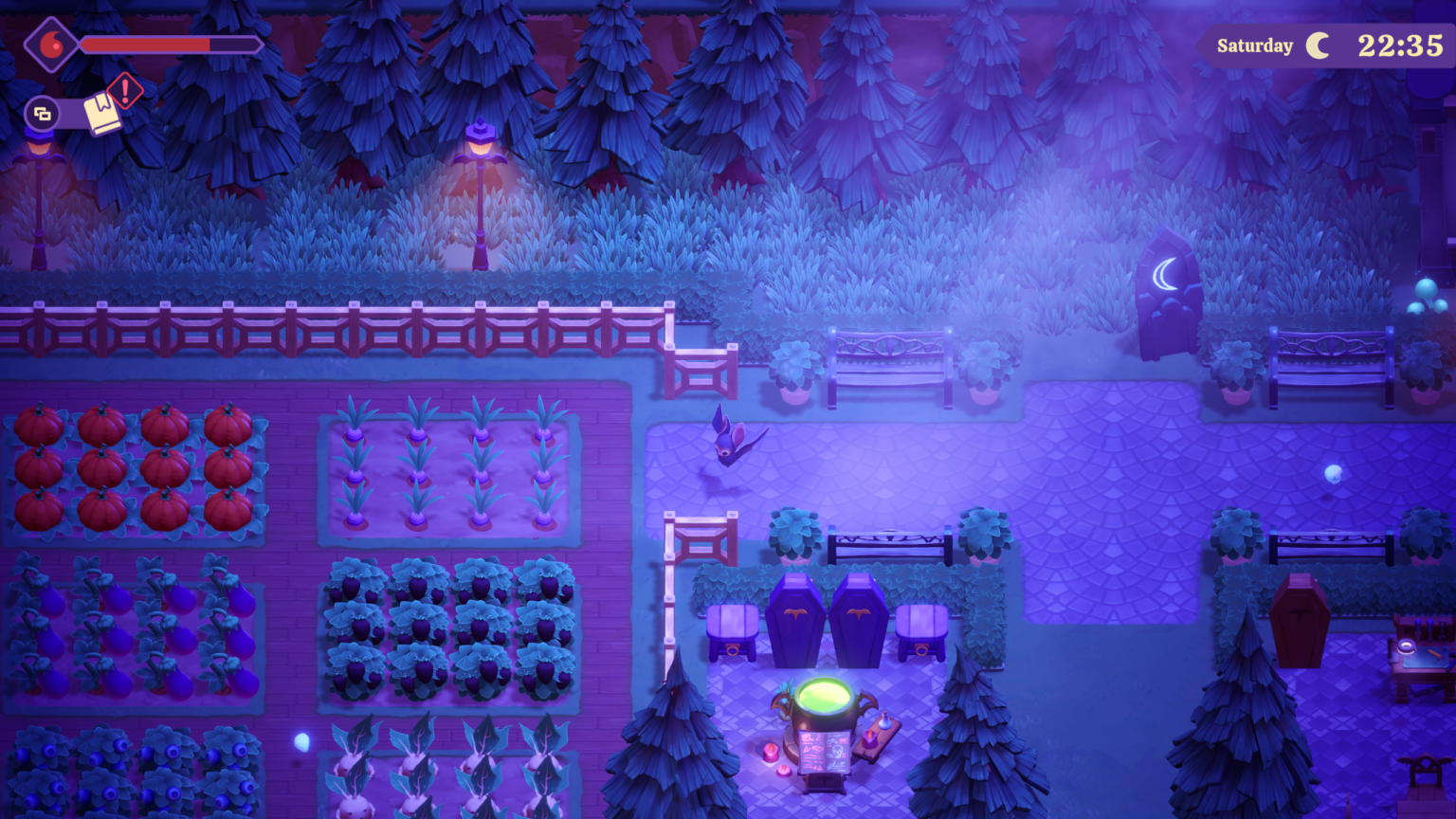The height and width of the screenshot is (819, 1456).
Task: Click the red exclamation alert badge
Action: pos(123,92)
